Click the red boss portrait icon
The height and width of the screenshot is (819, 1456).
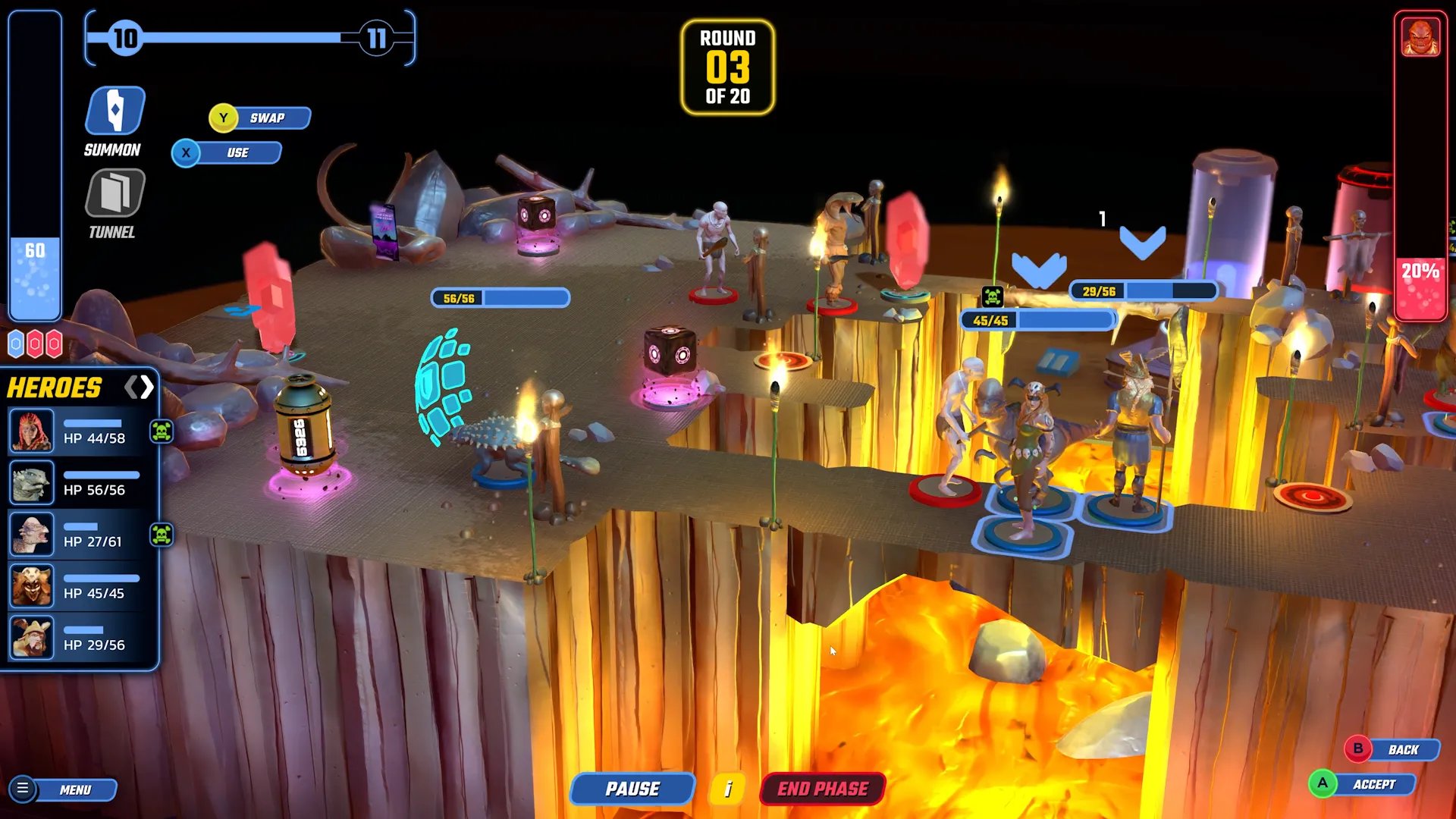(1420, 36)
